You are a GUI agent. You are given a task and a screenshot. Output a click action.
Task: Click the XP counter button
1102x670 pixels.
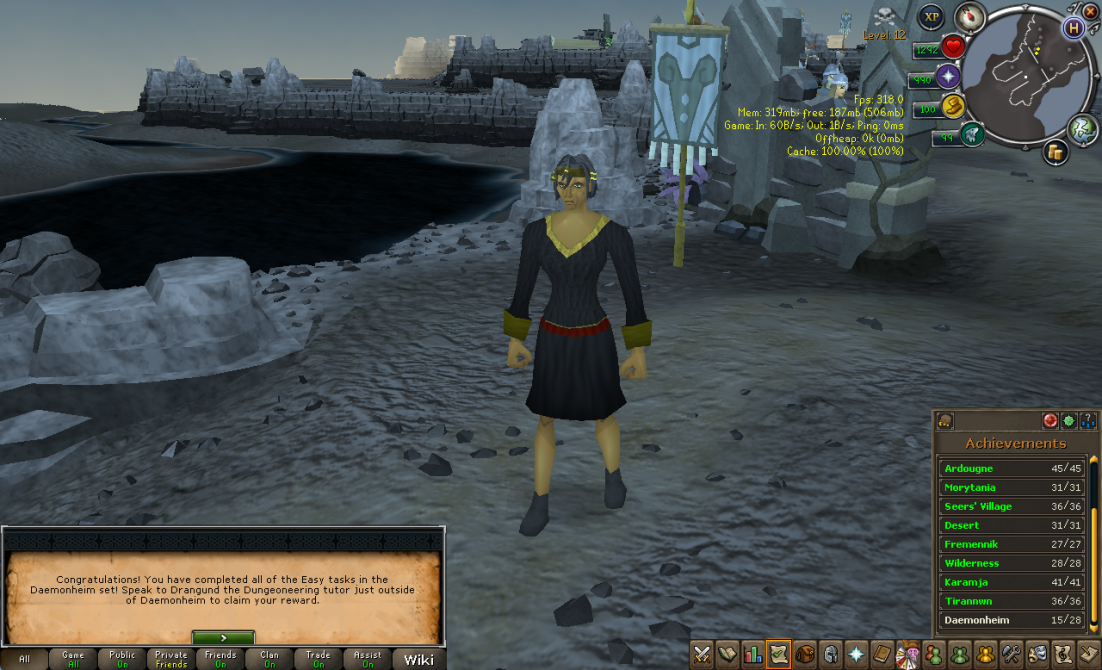click(x=932, y=17)
